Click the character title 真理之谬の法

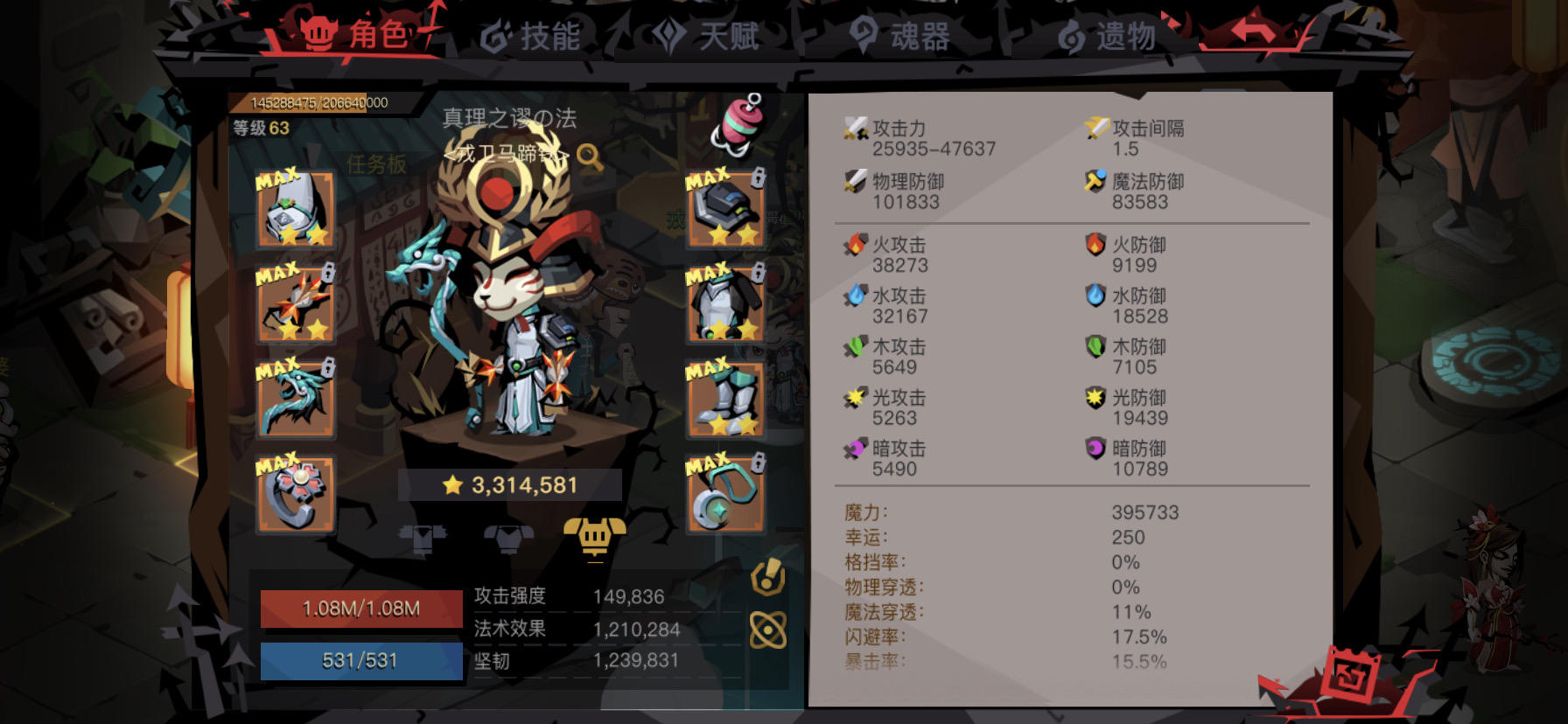click(x=510, y=120)
